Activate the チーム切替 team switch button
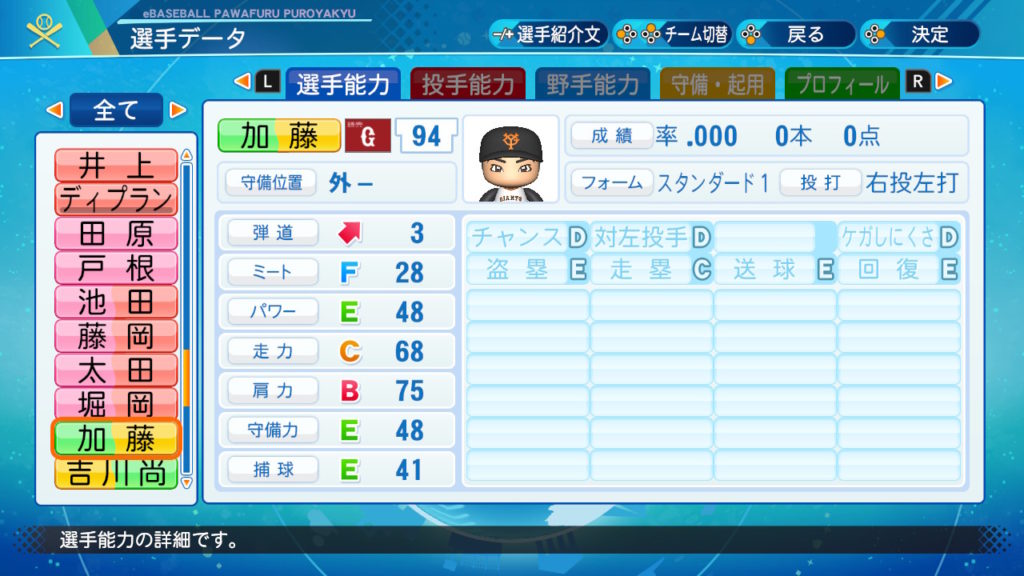 tap(672, 34)
